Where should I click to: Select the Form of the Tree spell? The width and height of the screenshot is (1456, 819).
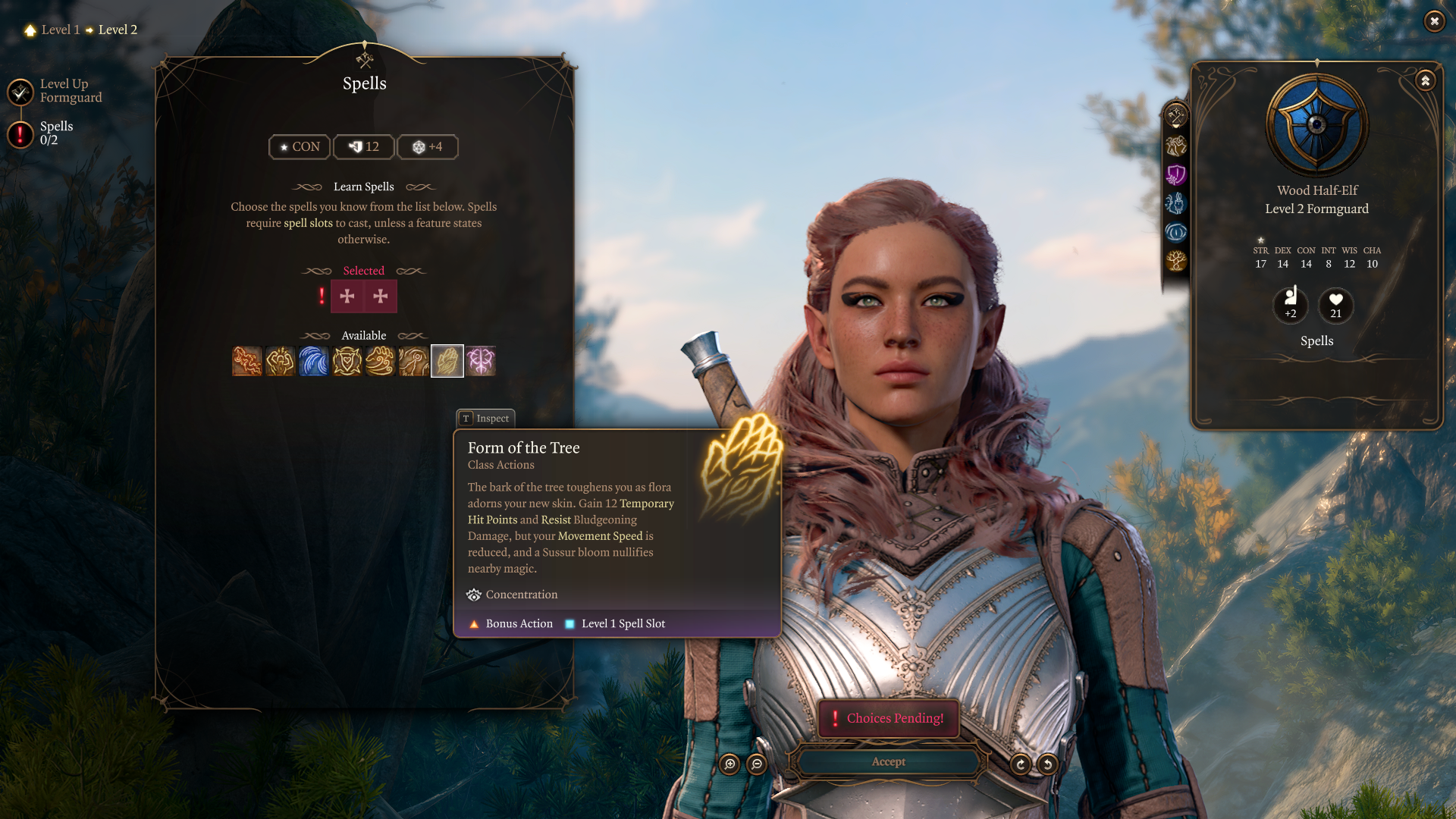[x=447, y=361]
